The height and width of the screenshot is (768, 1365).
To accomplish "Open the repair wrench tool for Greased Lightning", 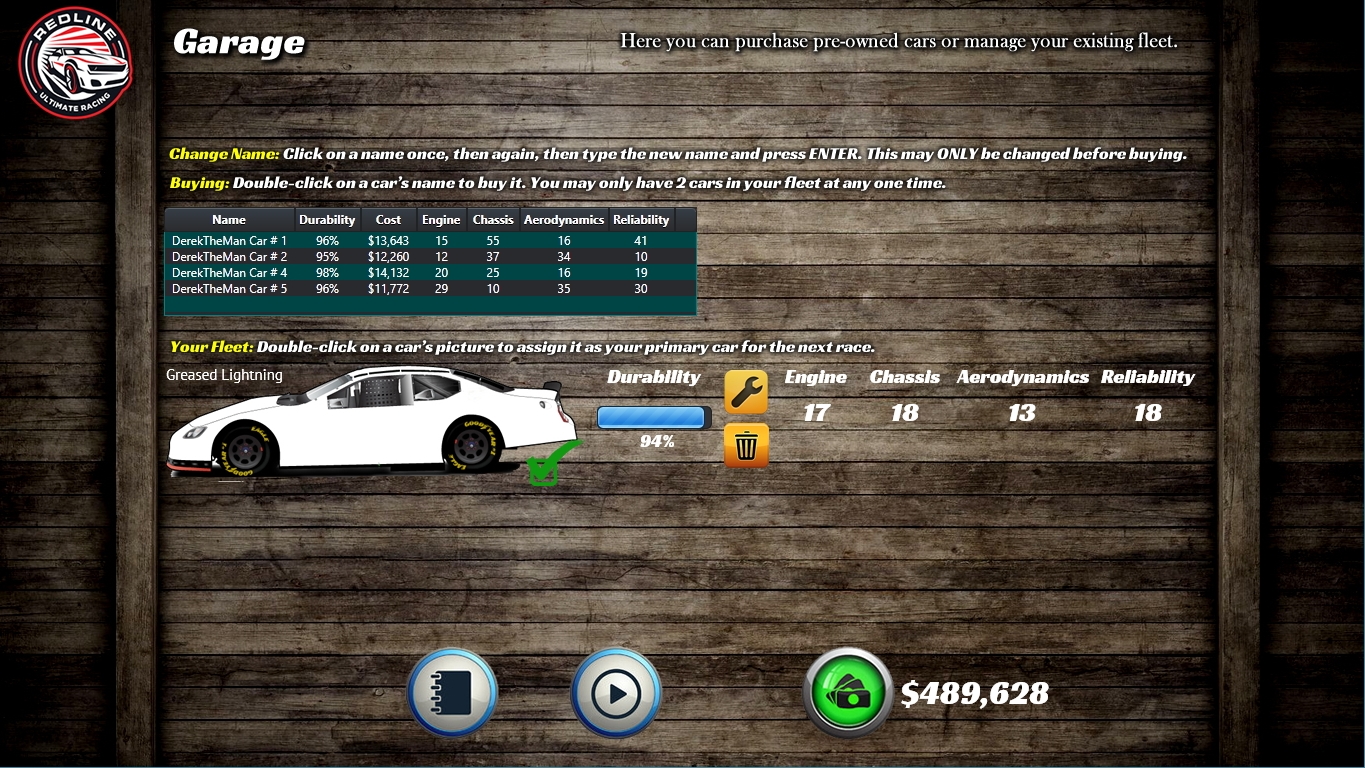I will click(x=745, y=391).
